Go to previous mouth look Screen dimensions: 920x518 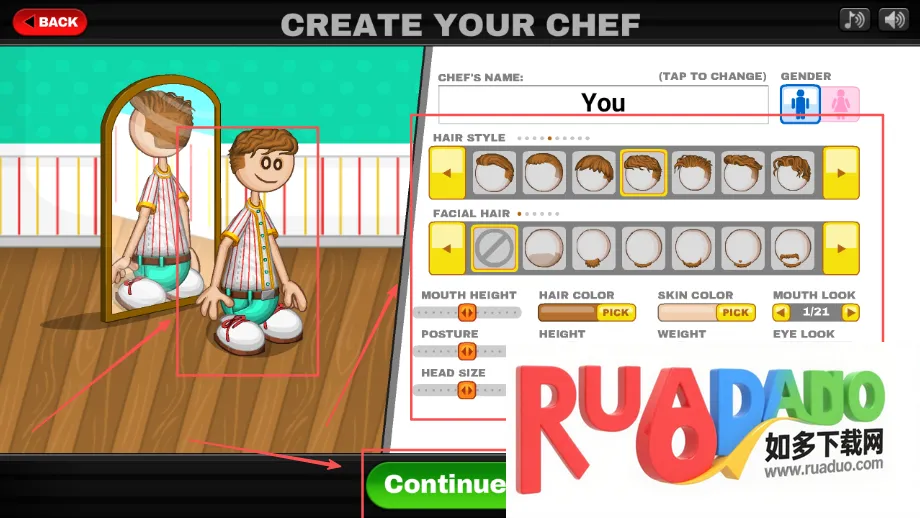pos(781,312)
